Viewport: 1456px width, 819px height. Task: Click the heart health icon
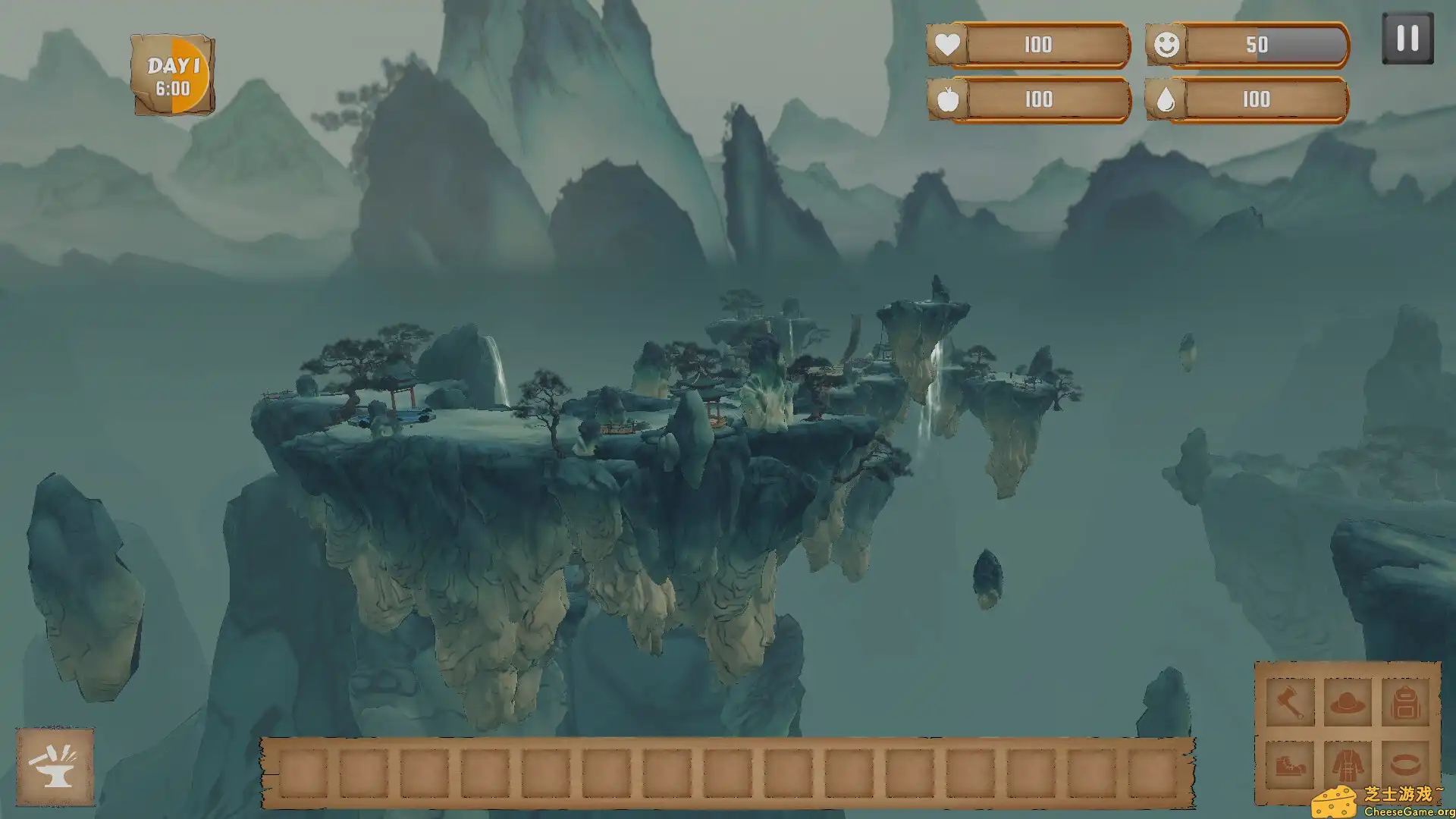(948, 45)
